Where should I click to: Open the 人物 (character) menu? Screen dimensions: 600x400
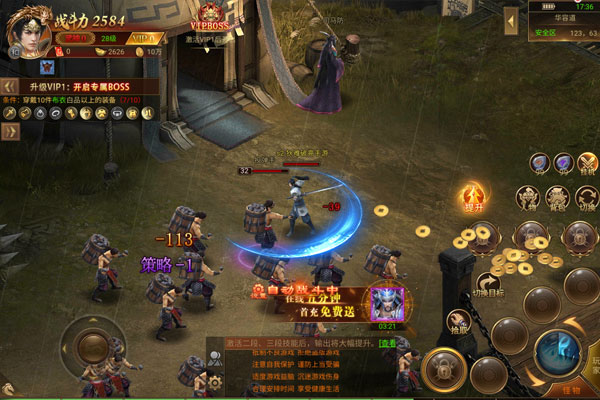(x=527, y=196)
